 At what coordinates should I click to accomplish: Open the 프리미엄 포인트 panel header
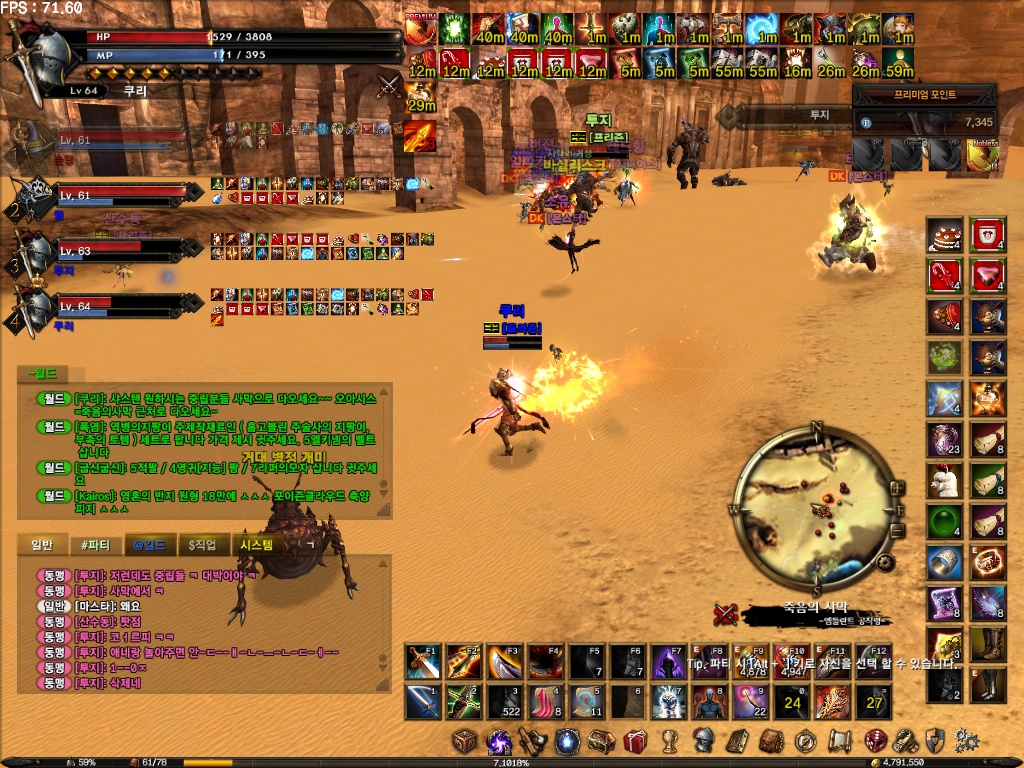(x=925, y=94)
